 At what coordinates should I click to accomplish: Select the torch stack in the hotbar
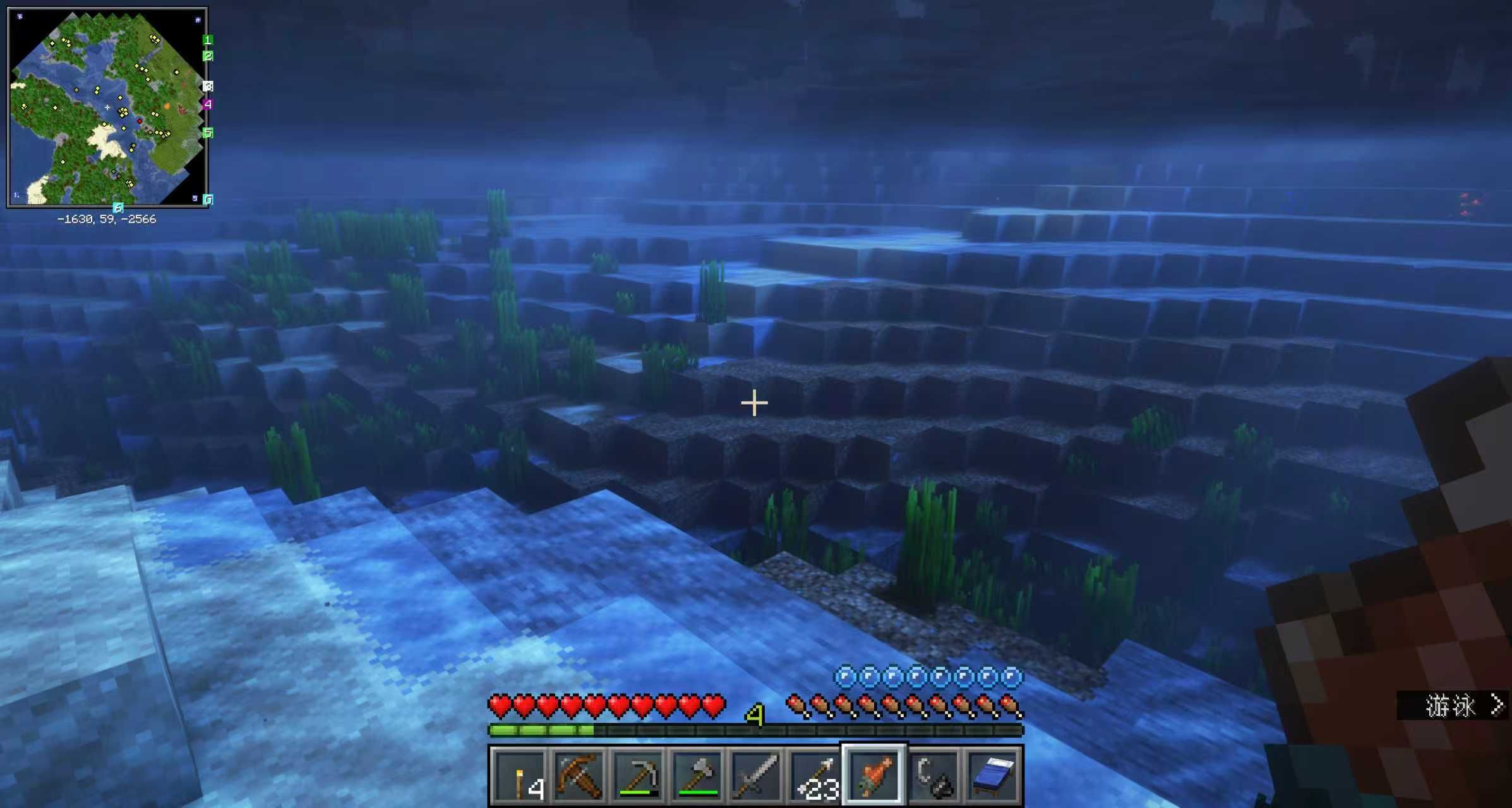coord(519,776)
